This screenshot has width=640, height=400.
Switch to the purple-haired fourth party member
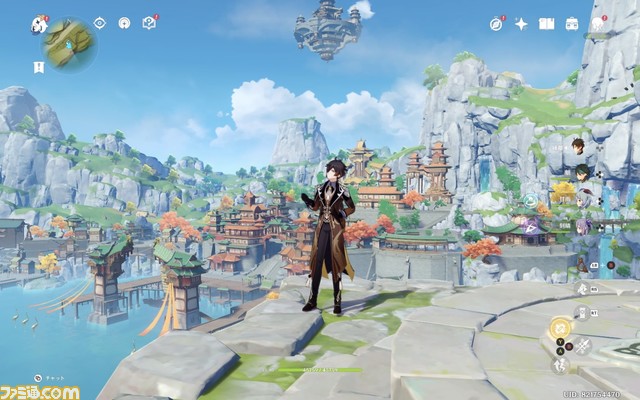pyautogui.click(x=582, y=226)
